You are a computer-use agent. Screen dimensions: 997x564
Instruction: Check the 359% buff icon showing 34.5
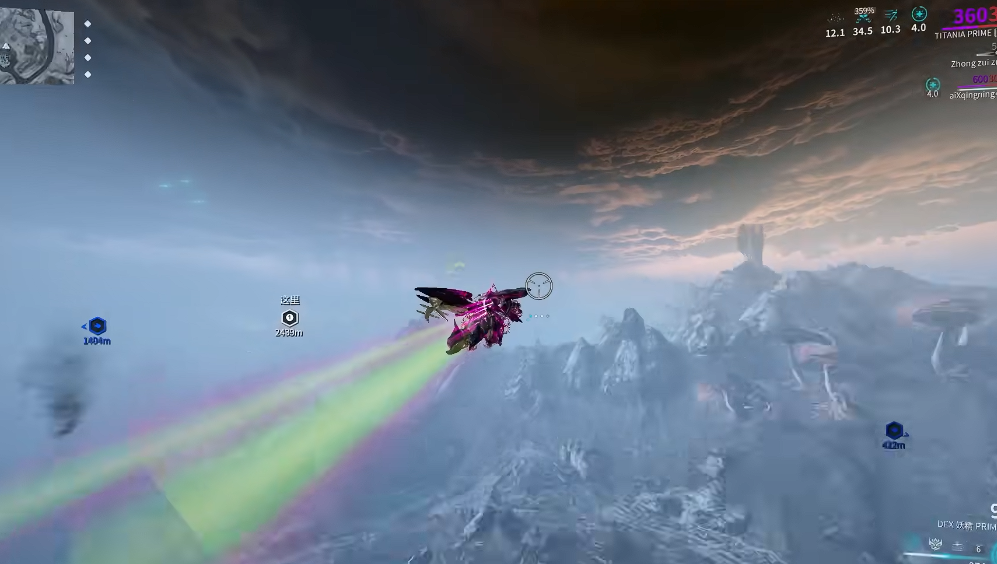(x=863, y=17)
